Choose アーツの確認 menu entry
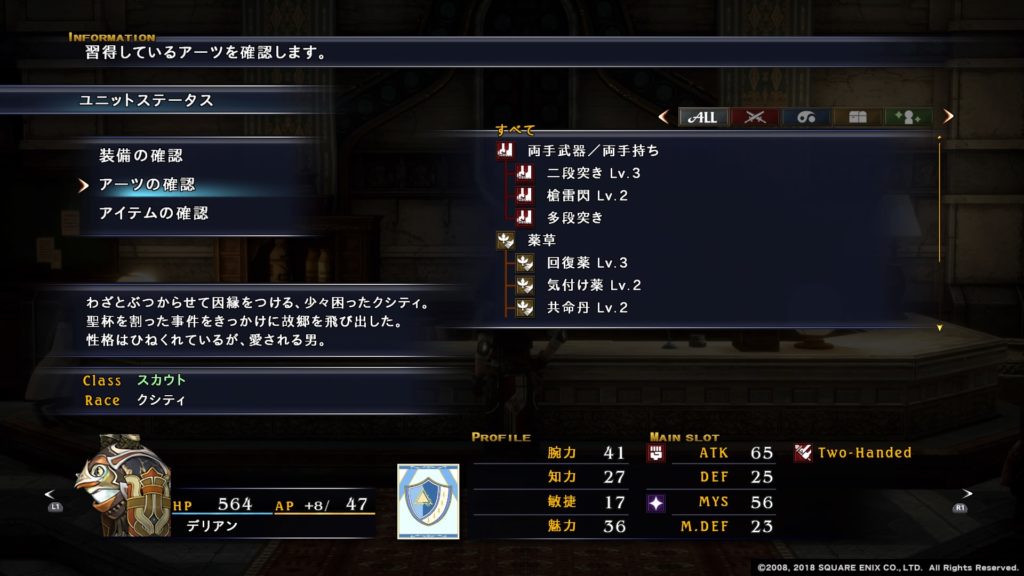 coord(146,185)
